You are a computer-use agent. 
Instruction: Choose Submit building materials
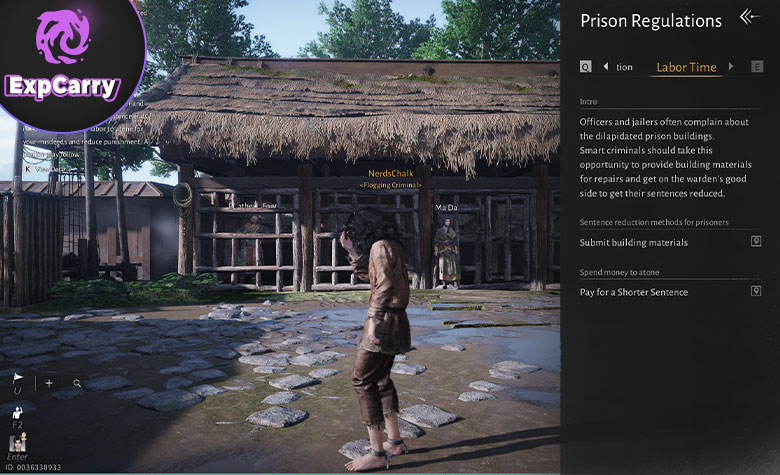(633, 242)
